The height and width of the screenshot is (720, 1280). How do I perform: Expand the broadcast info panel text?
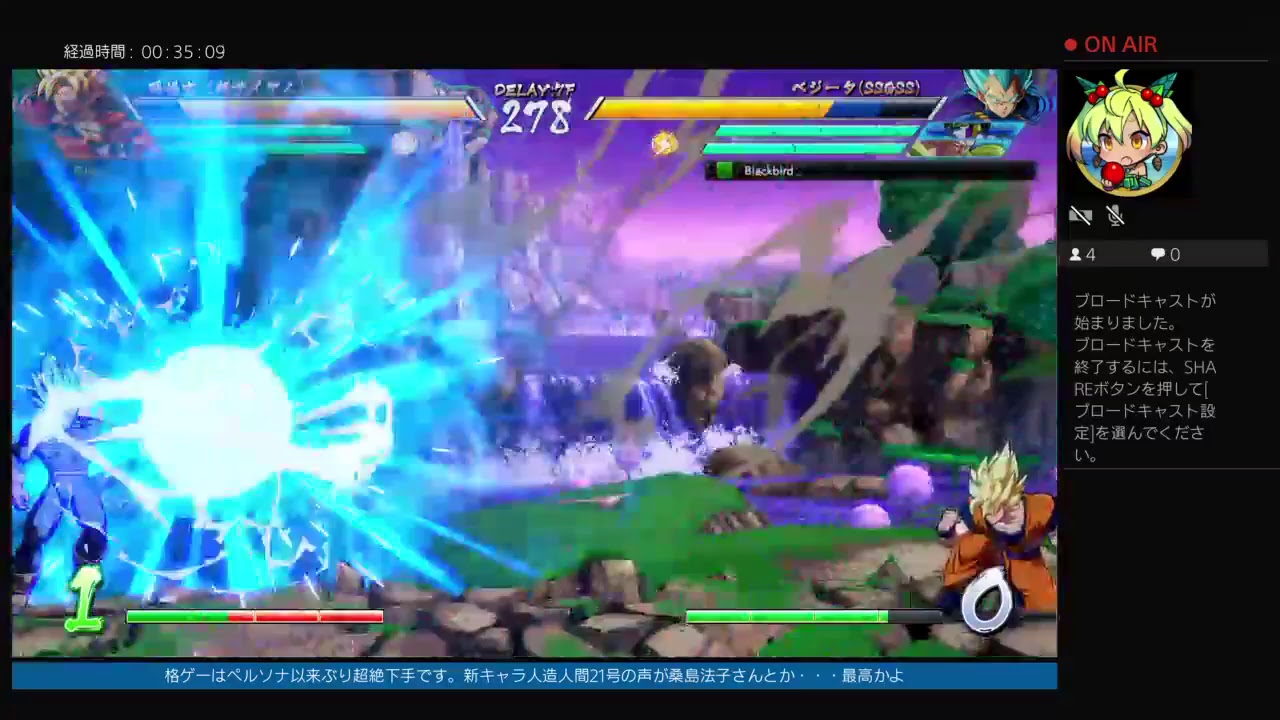[x=1145, y=375]
